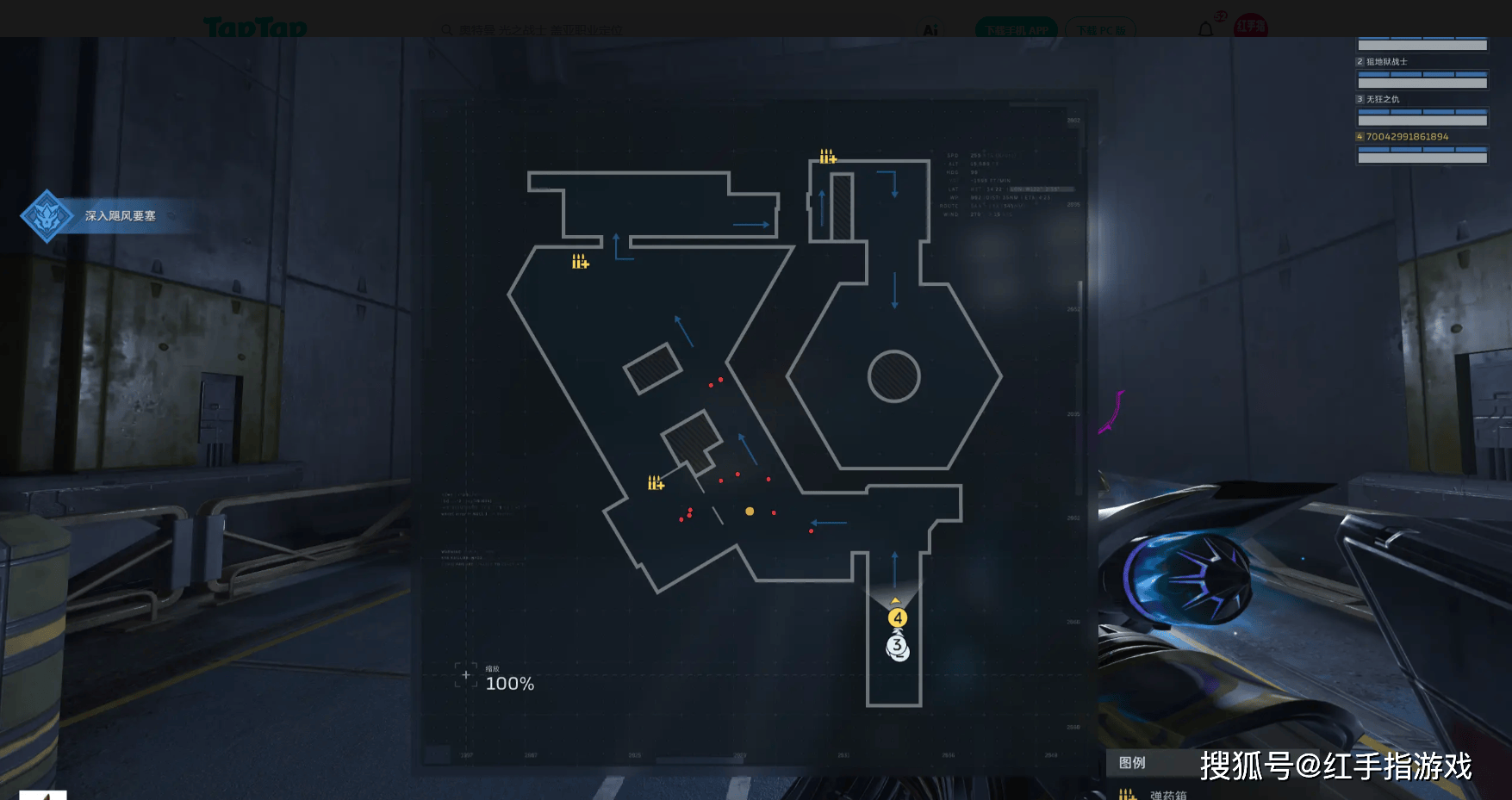Screen dimensions: 1512x800
Task: Click the 下载手机APP download button
Action: (1017, 30)
